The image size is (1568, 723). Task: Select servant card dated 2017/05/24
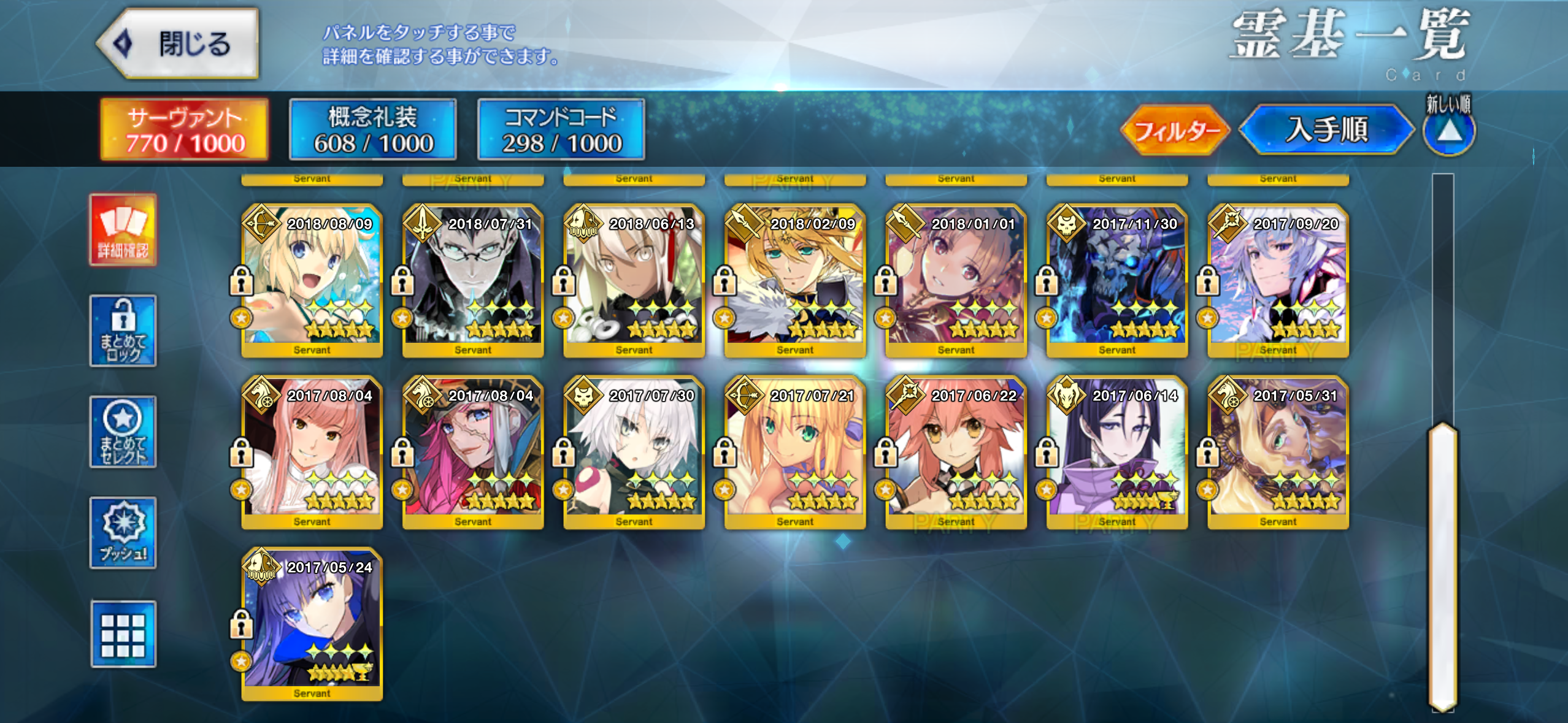point(312,624)
